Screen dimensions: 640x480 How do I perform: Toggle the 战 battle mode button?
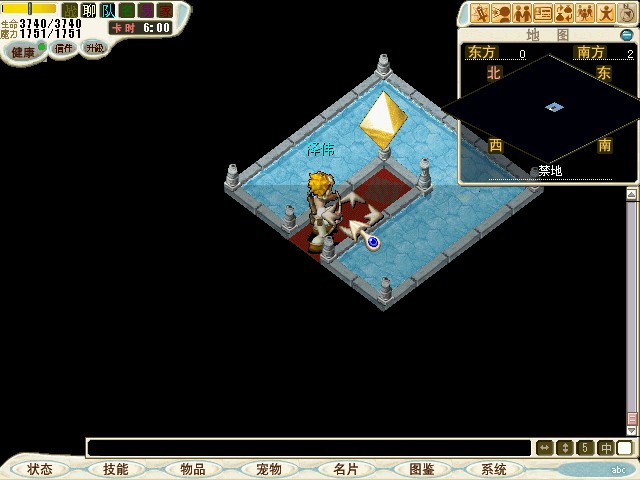click(x=70, y=11)
